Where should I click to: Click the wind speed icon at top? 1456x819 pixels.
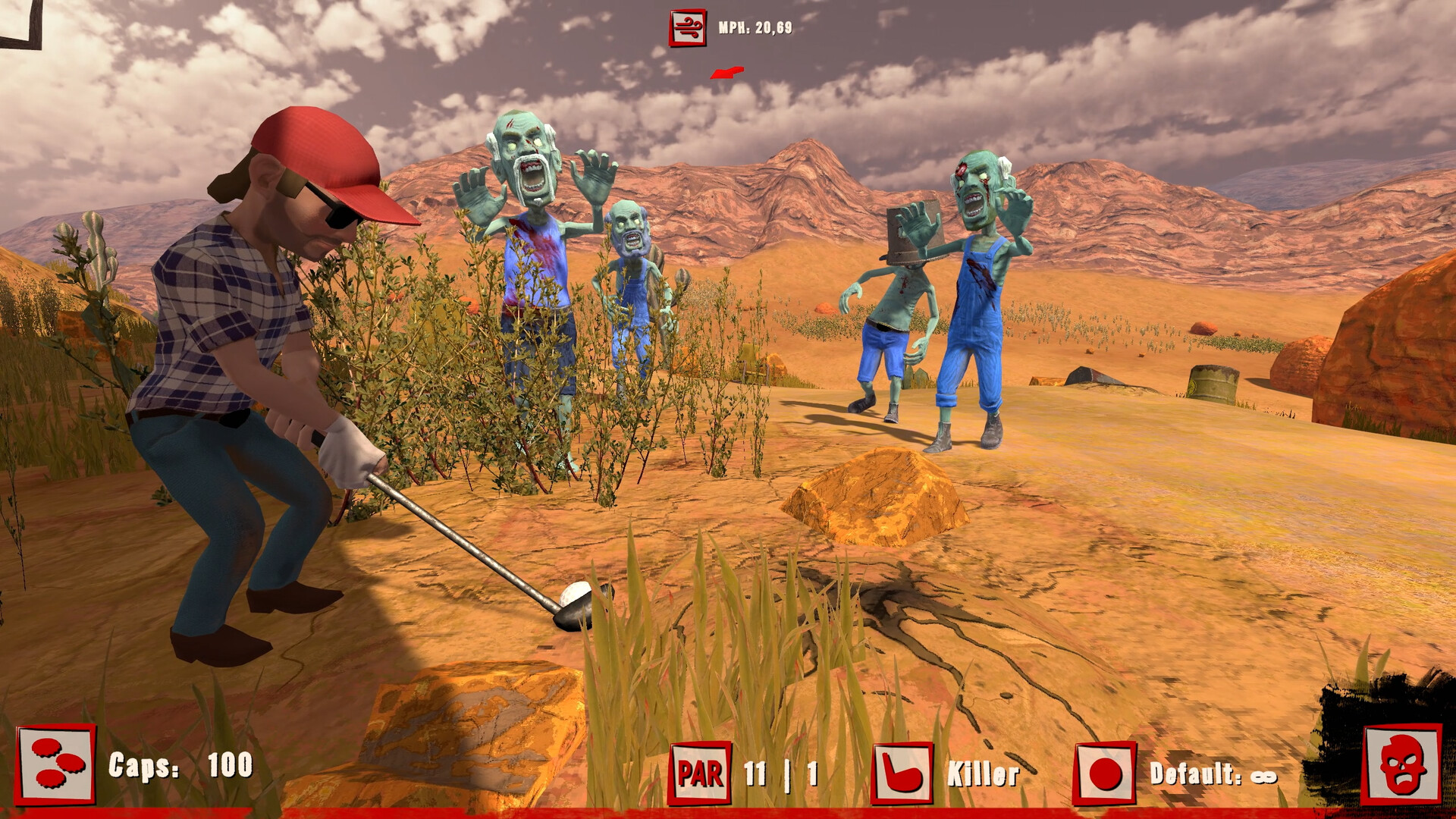686,27
